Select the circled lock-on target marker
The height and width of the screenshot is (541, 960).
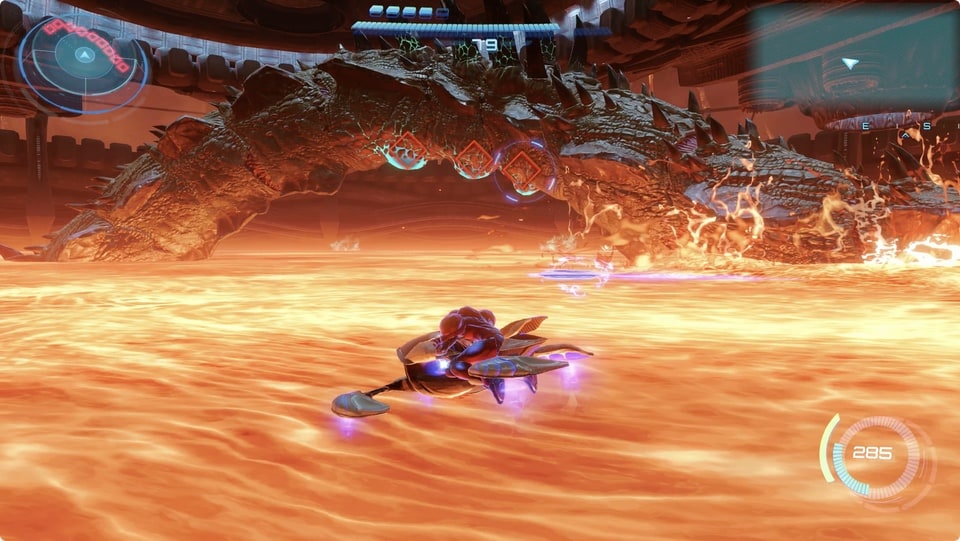pos(522,167)
